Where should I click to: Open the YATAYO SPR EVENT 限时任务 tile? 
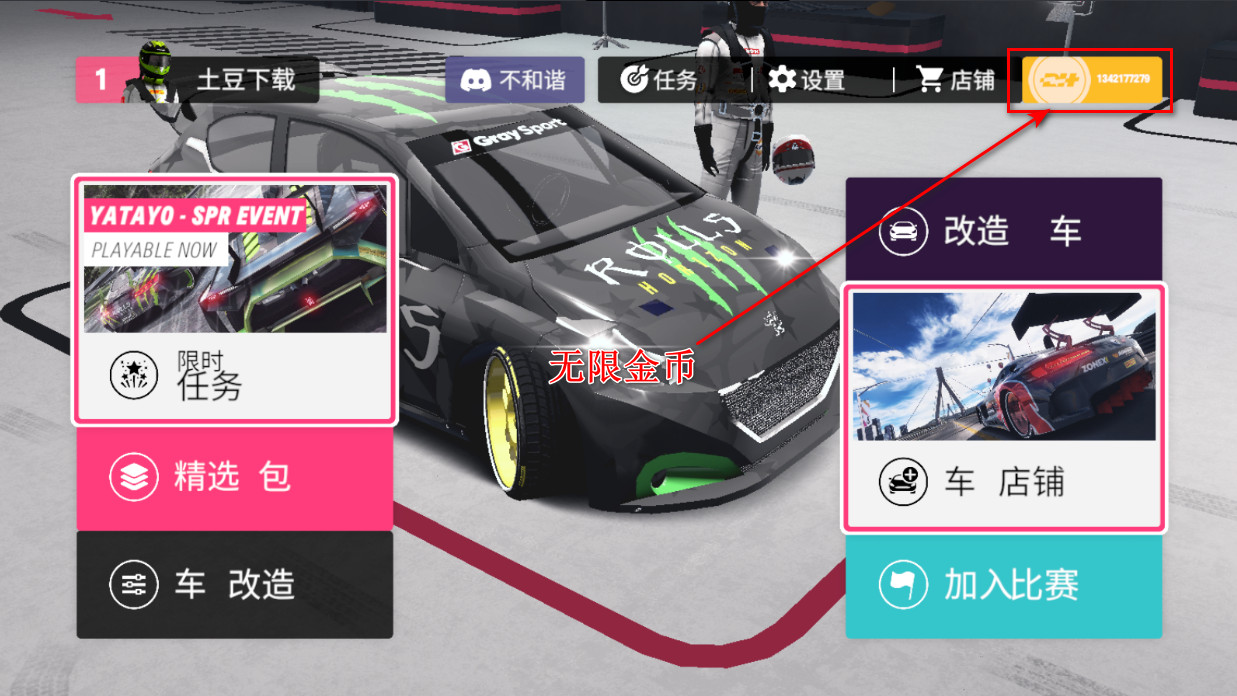(235, 300)
